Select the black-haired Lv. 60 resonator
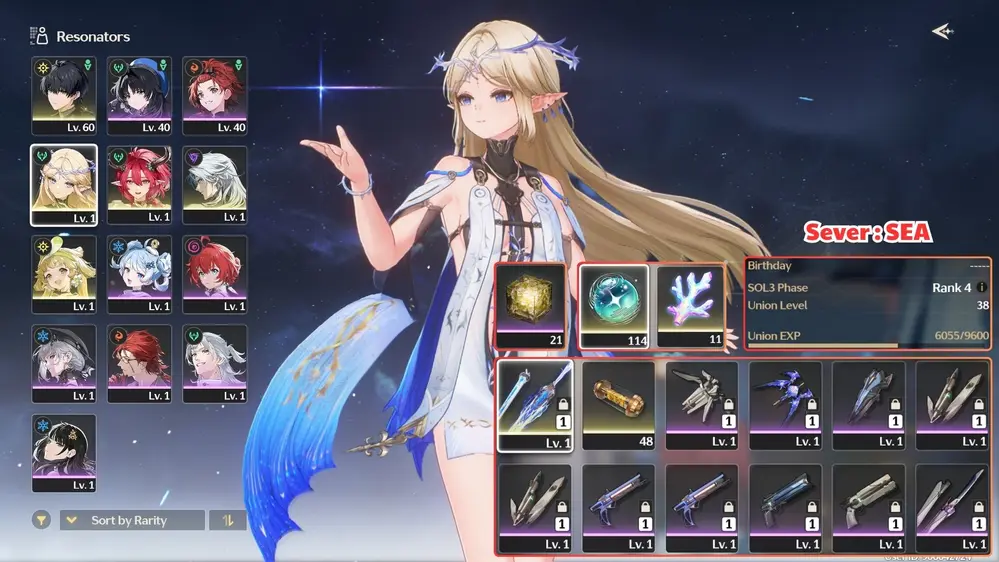 point(64,95)
